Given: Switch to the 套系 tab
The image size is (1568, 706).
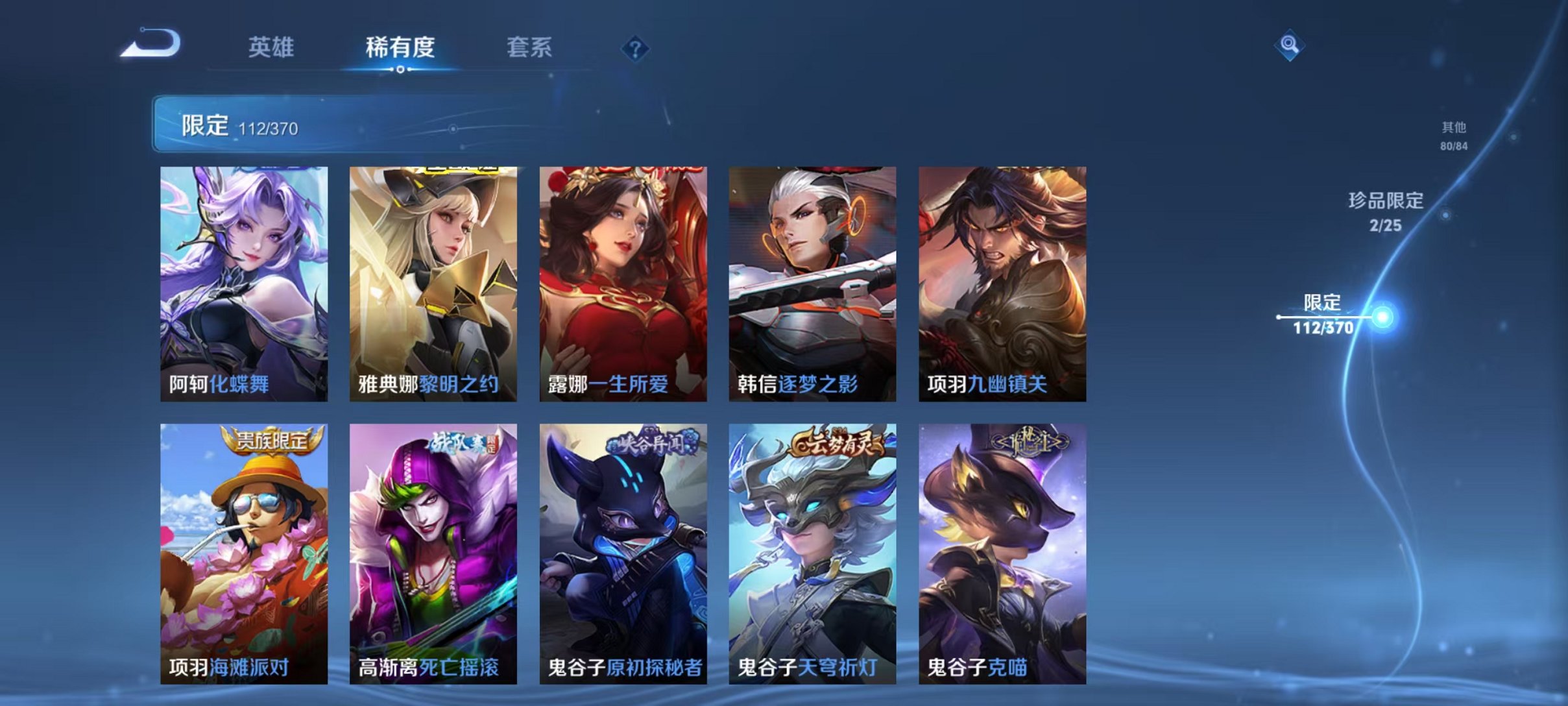Looking at the screenshot, I should [x=531, y=47].
